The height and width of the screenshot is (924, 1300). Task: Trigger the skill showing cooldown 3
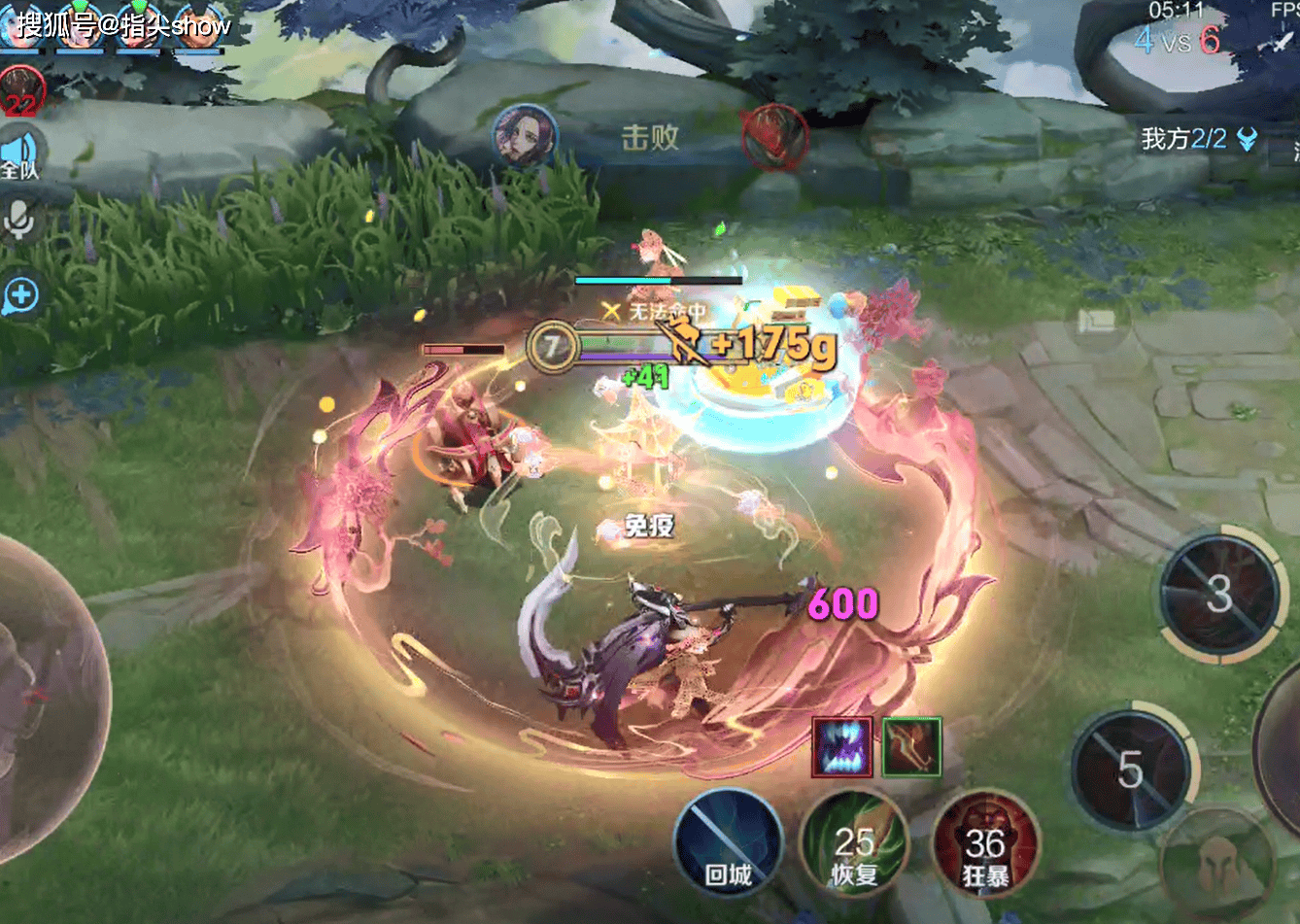point(1220,595)
